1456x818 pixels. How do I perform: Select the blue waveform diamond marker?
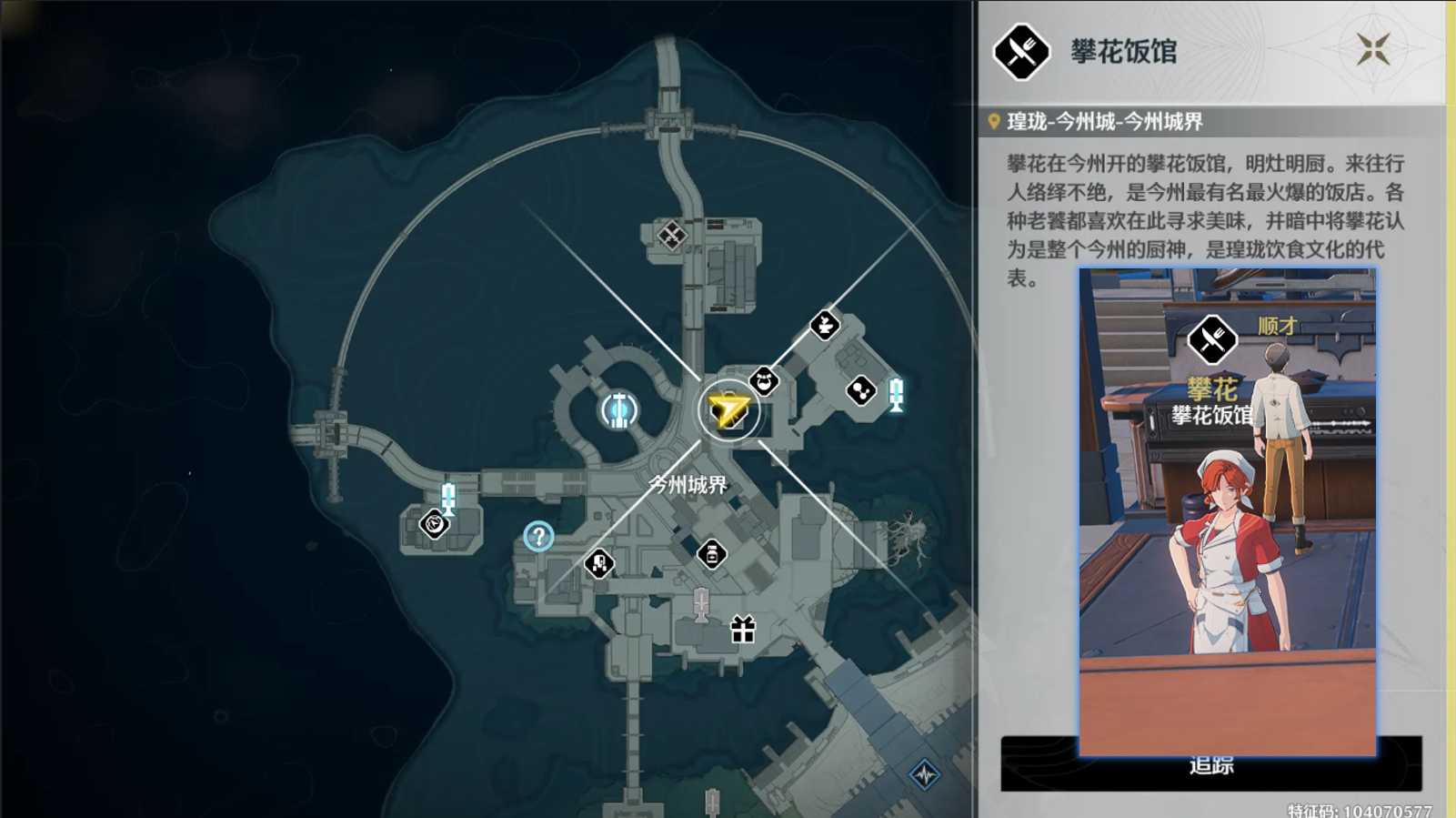pos(925,774)
